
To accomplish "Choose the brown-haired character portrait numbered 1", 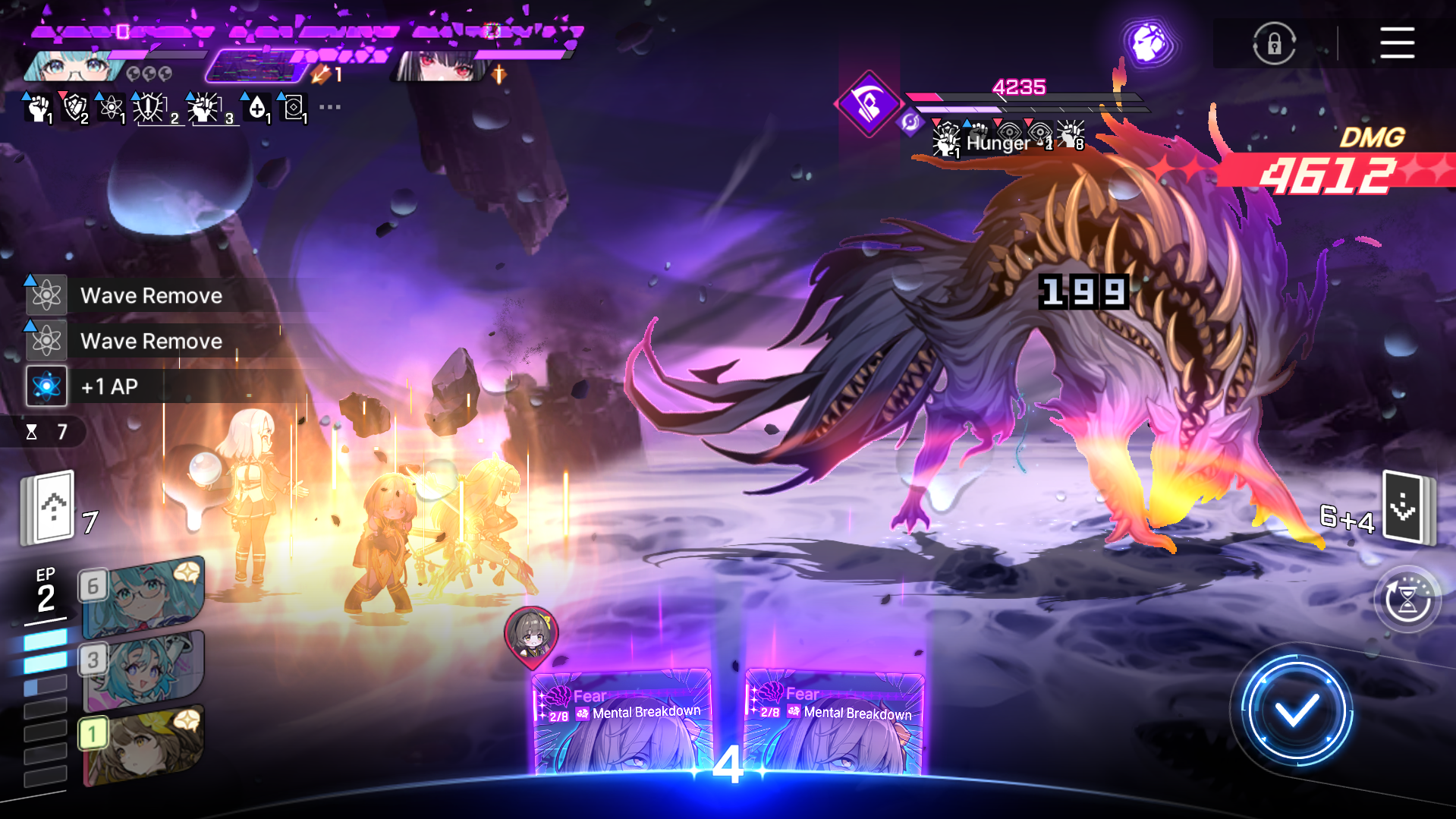I will pyautogui.click(x=143, y=744).
